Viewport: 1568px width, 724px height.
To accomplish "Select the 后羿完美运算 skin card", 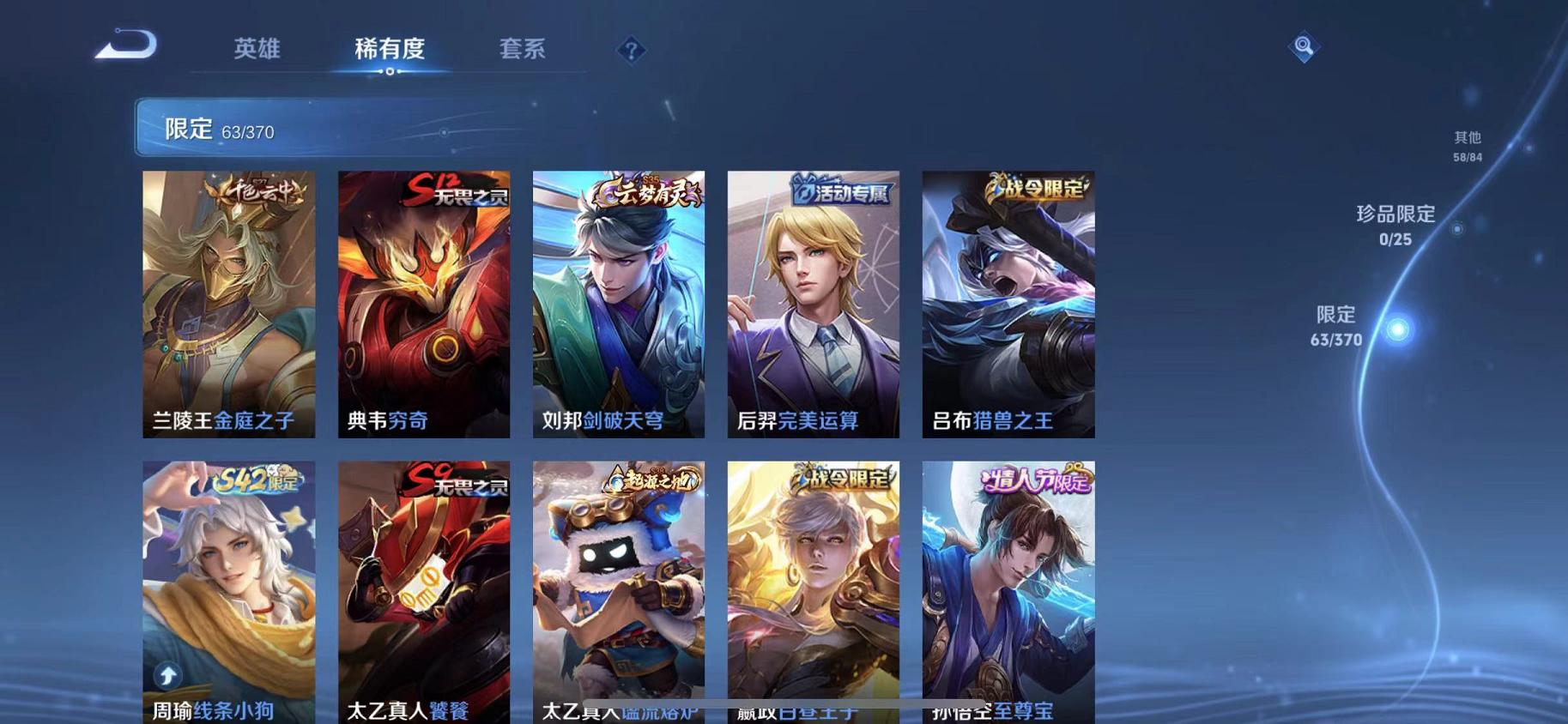I will pos(813,305).
